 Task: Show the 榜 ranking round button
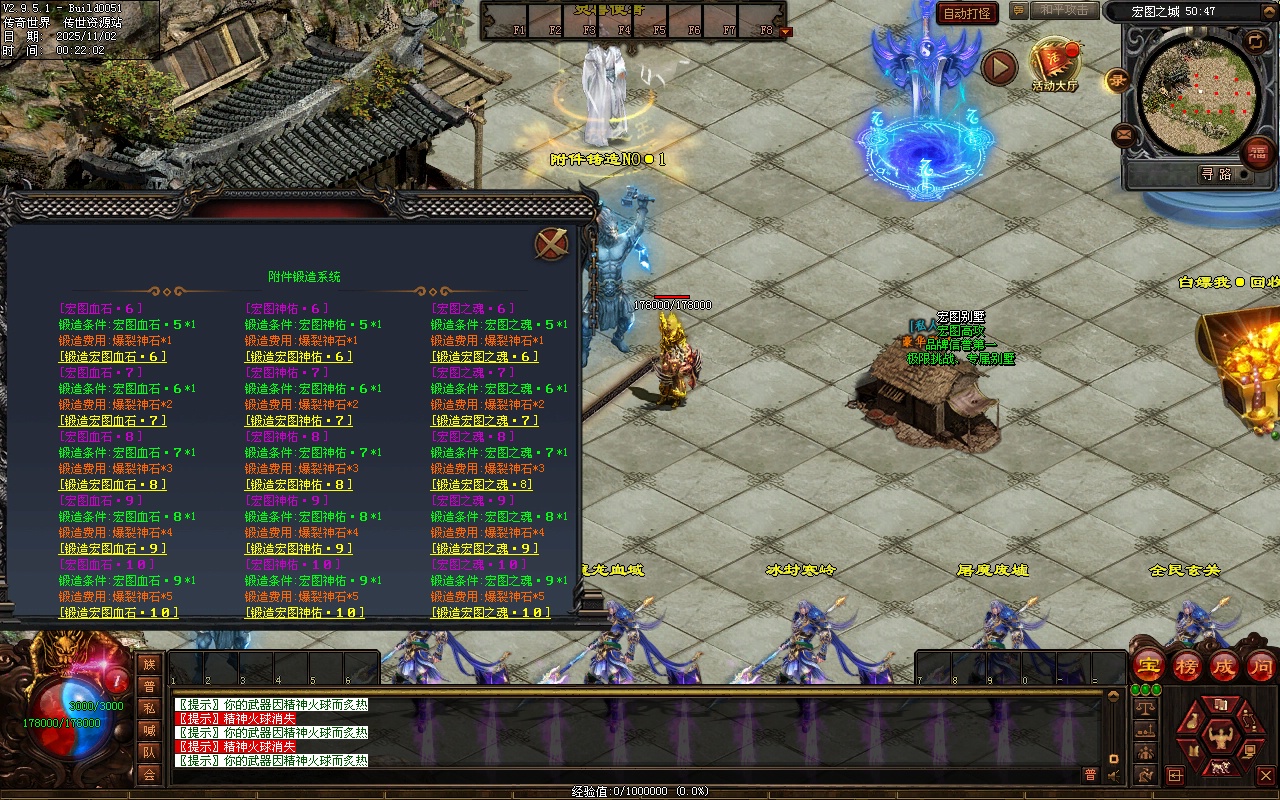pyautogui.click(x=1186, y=666)
